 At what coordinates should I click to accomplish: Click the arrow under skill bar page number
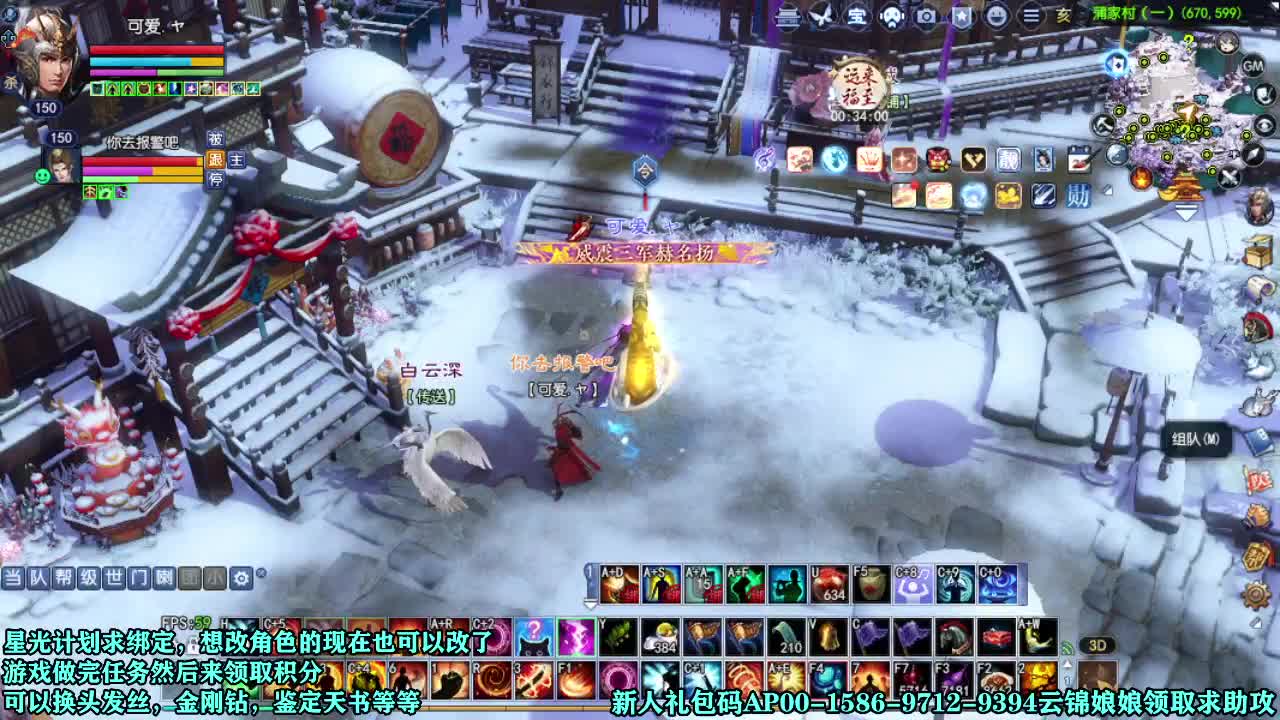[x=591, y=606]
